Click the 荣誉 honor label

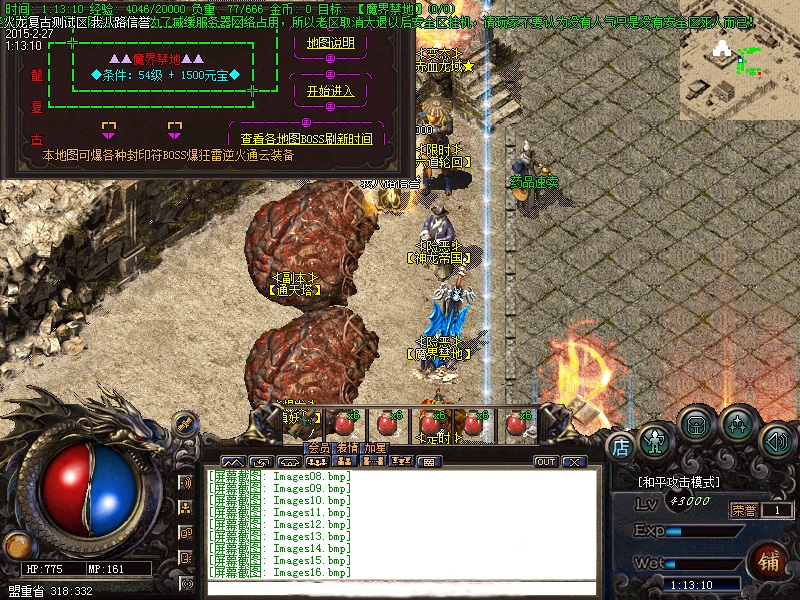[744, 510]
